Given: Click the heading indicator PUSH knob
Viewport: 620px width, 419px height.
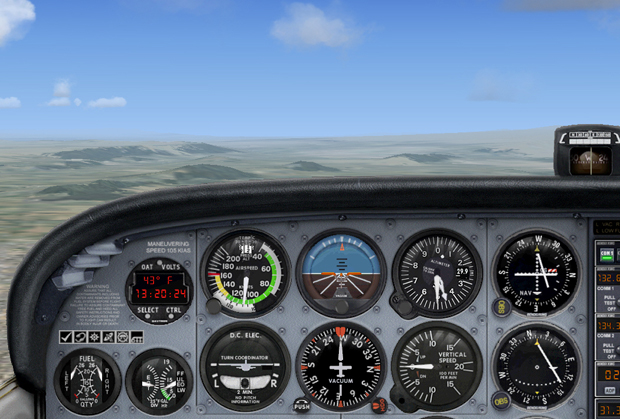Looking at the screenshot, I should point(302,405).
